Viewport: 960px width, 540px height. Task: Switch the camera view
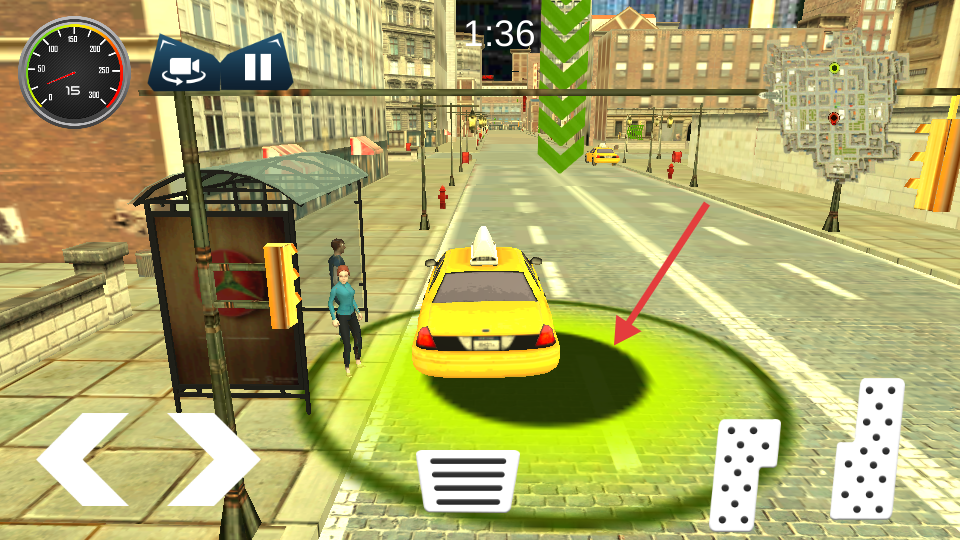pyautogui.click(x=184, y=68)
